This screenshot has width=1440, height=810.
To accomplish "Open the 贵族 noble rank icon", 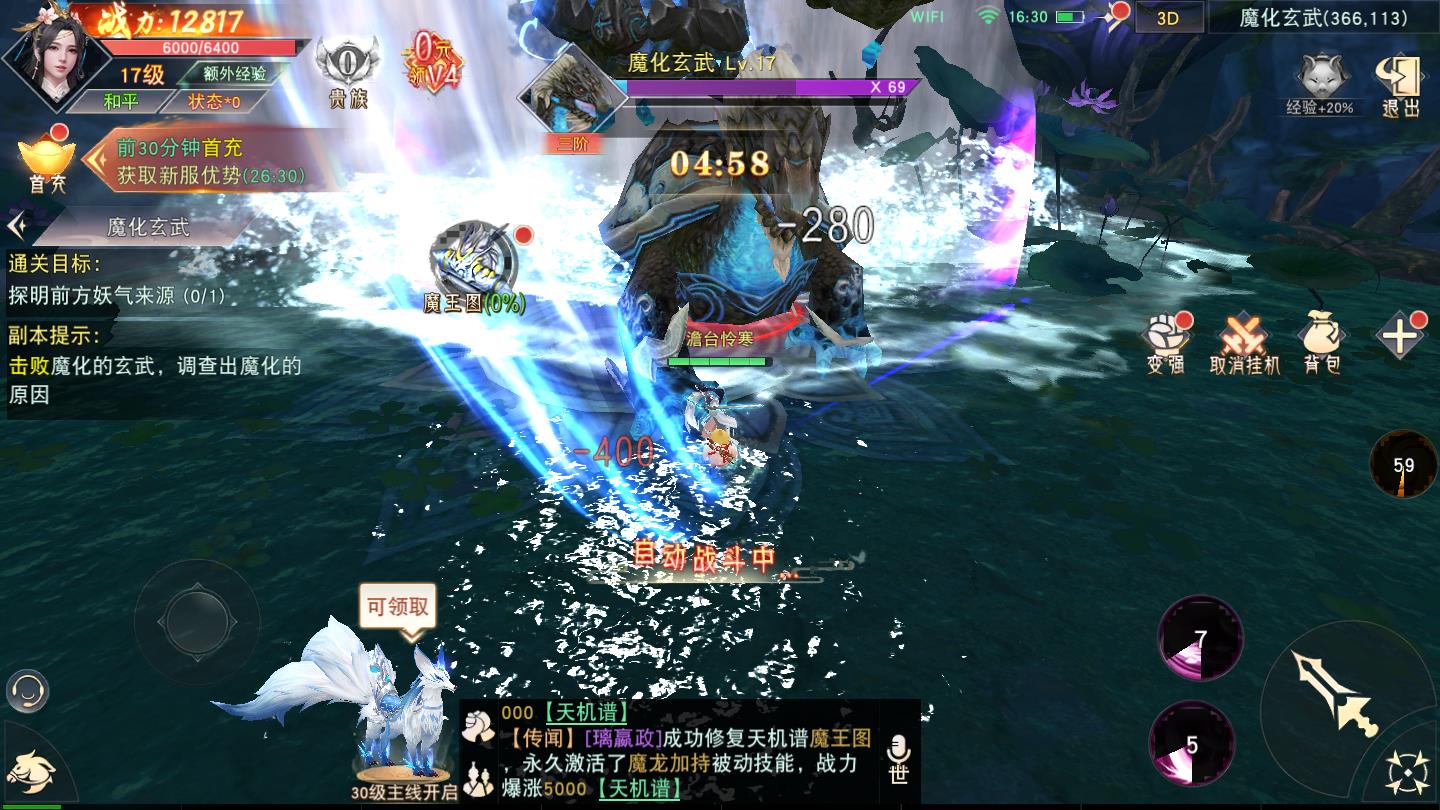I will point(347,70).
